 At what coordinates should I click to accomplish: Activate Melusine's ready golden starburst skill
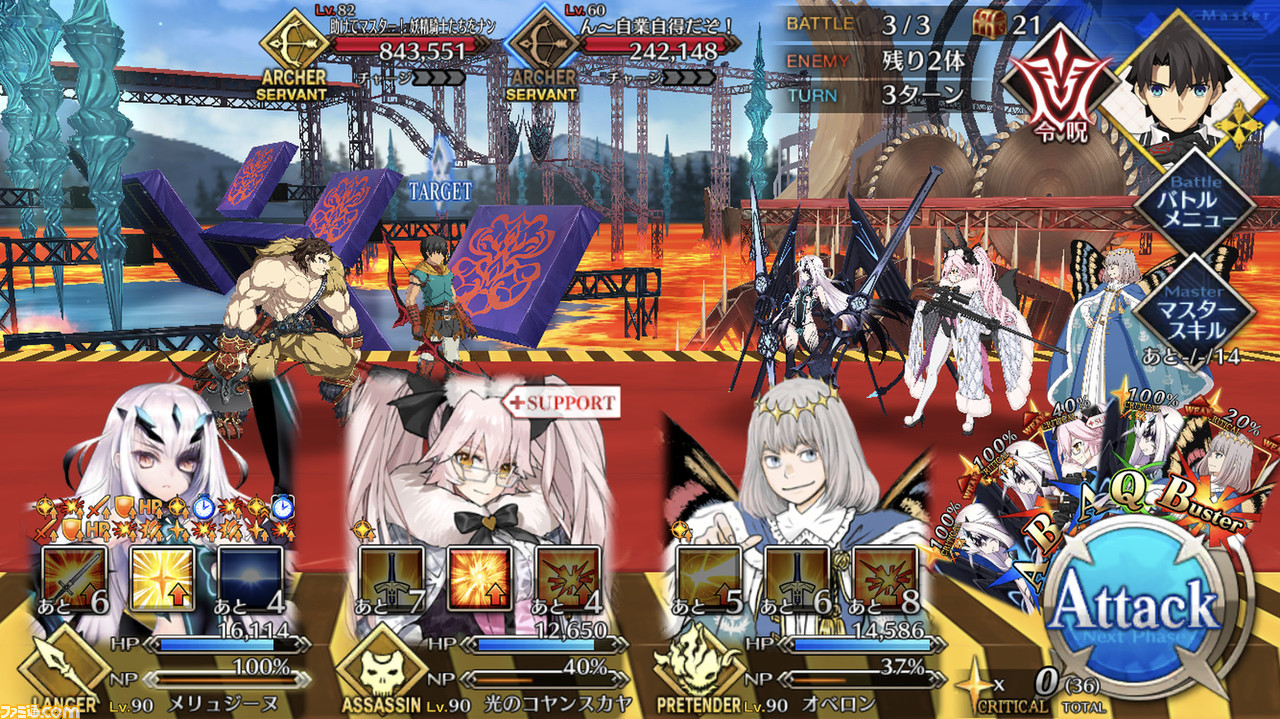(161, 579)
